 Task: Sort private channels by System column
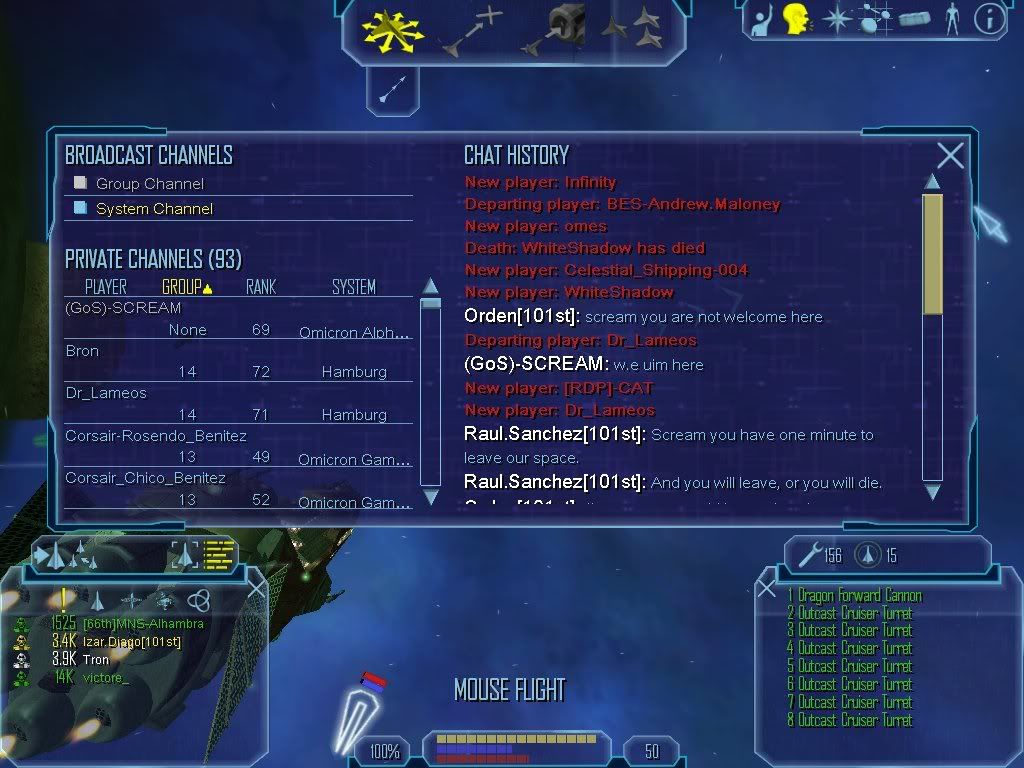click(x=353, y=287)
